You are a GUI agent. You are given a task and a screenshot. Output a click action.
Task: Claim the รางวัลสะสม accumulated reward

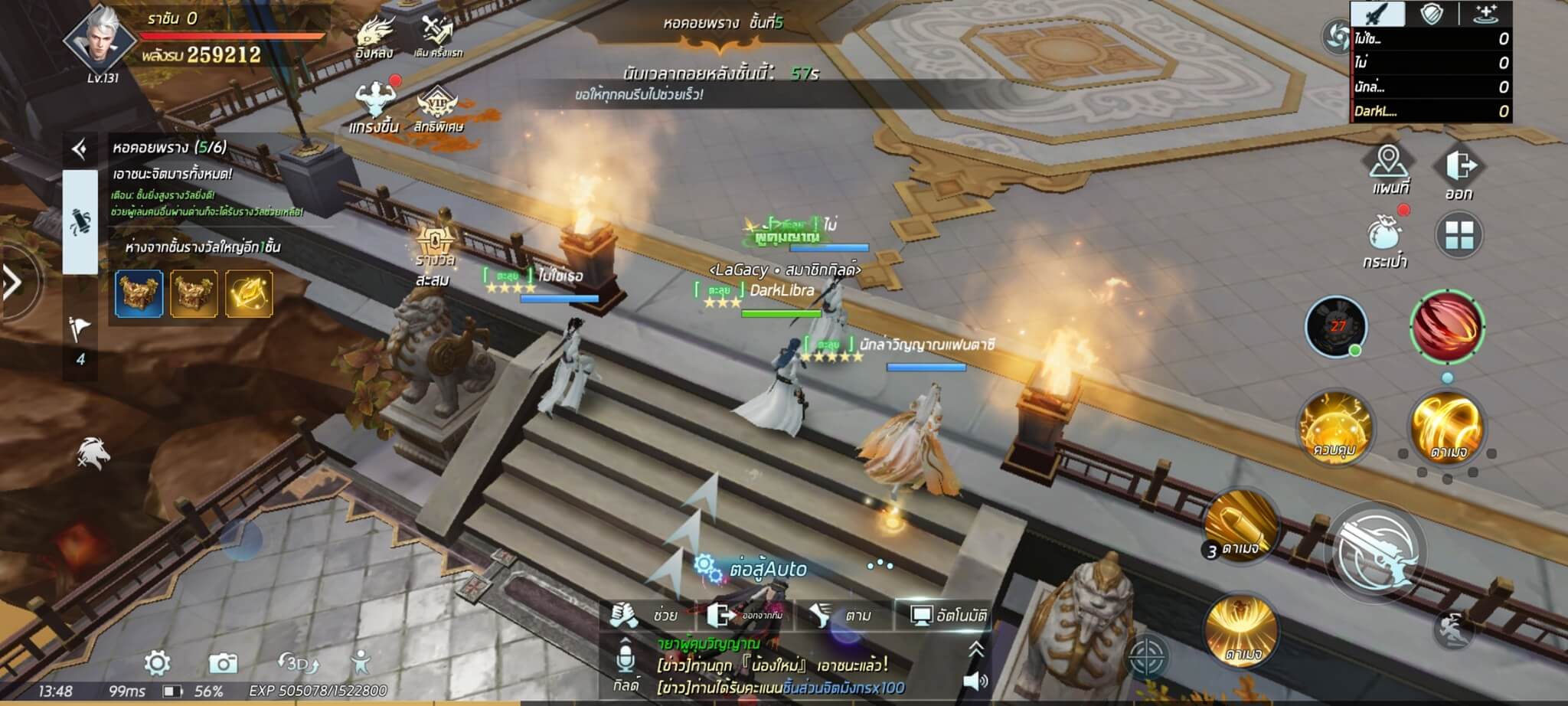(435, 254)
